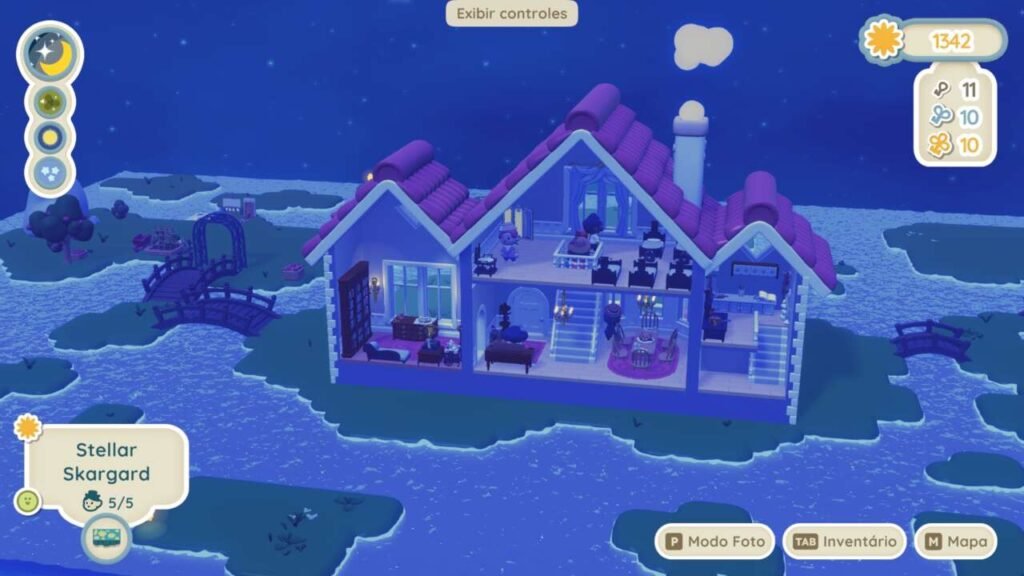Viewport: 1024px width, 576px height.
Task: Click the green smiley face icon
Action: pos(27,501)
